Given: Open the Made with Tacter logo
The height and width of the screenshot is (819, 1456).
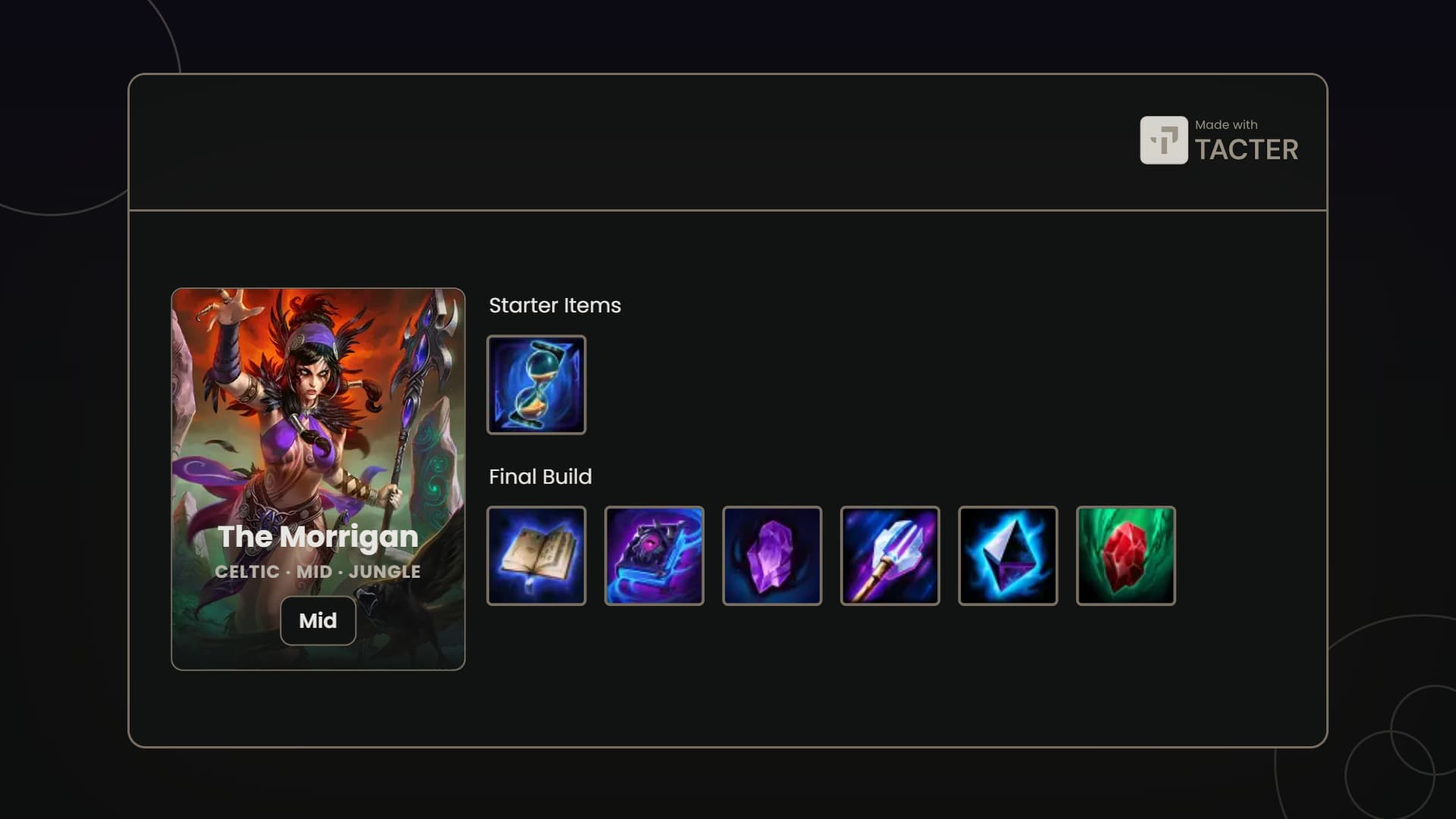Looking at the screenshot, I should (x=1219, y=140).
